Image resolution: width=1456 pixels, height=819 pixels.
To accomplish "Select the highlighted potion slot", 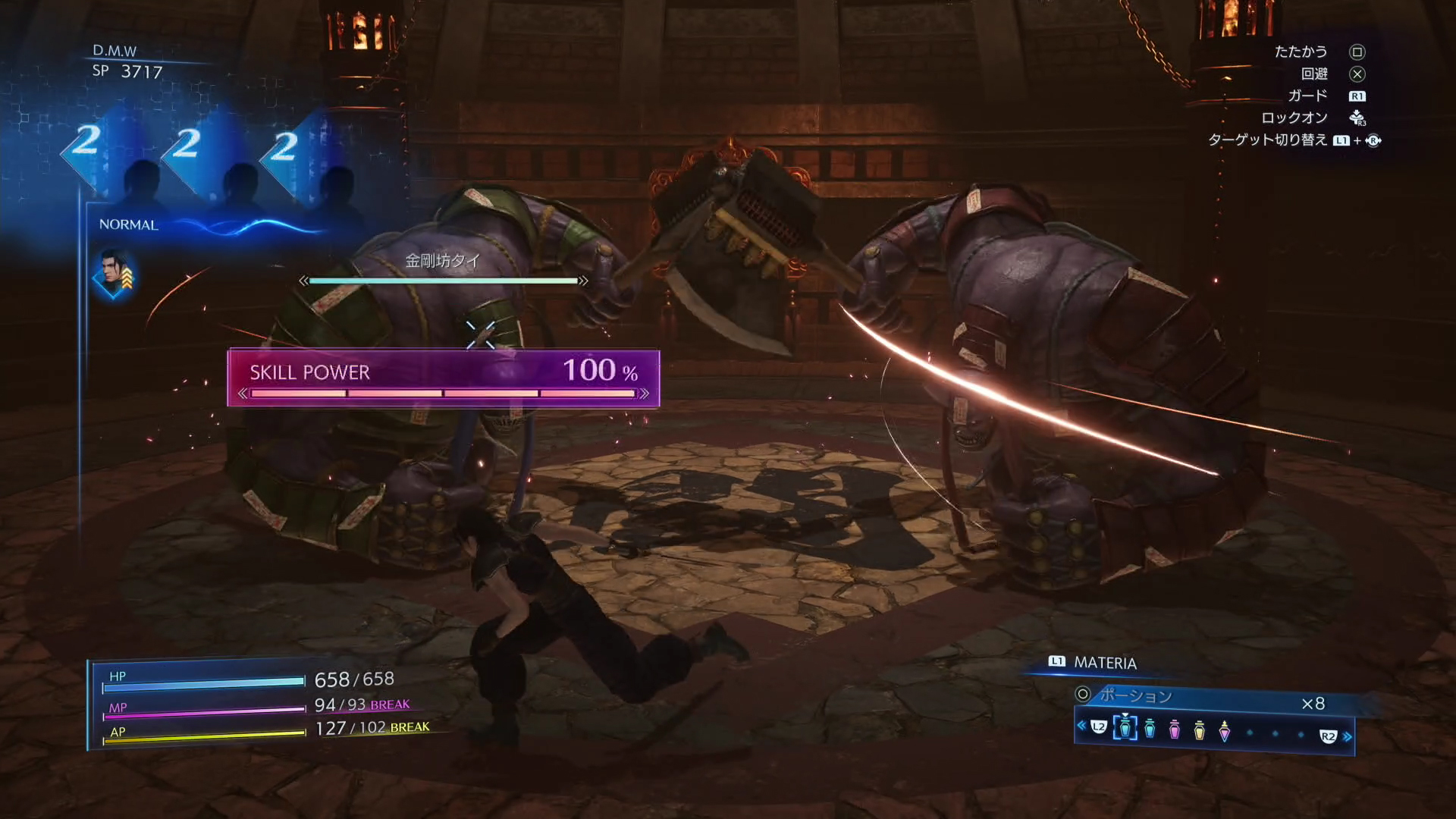I will (1125, 729).
